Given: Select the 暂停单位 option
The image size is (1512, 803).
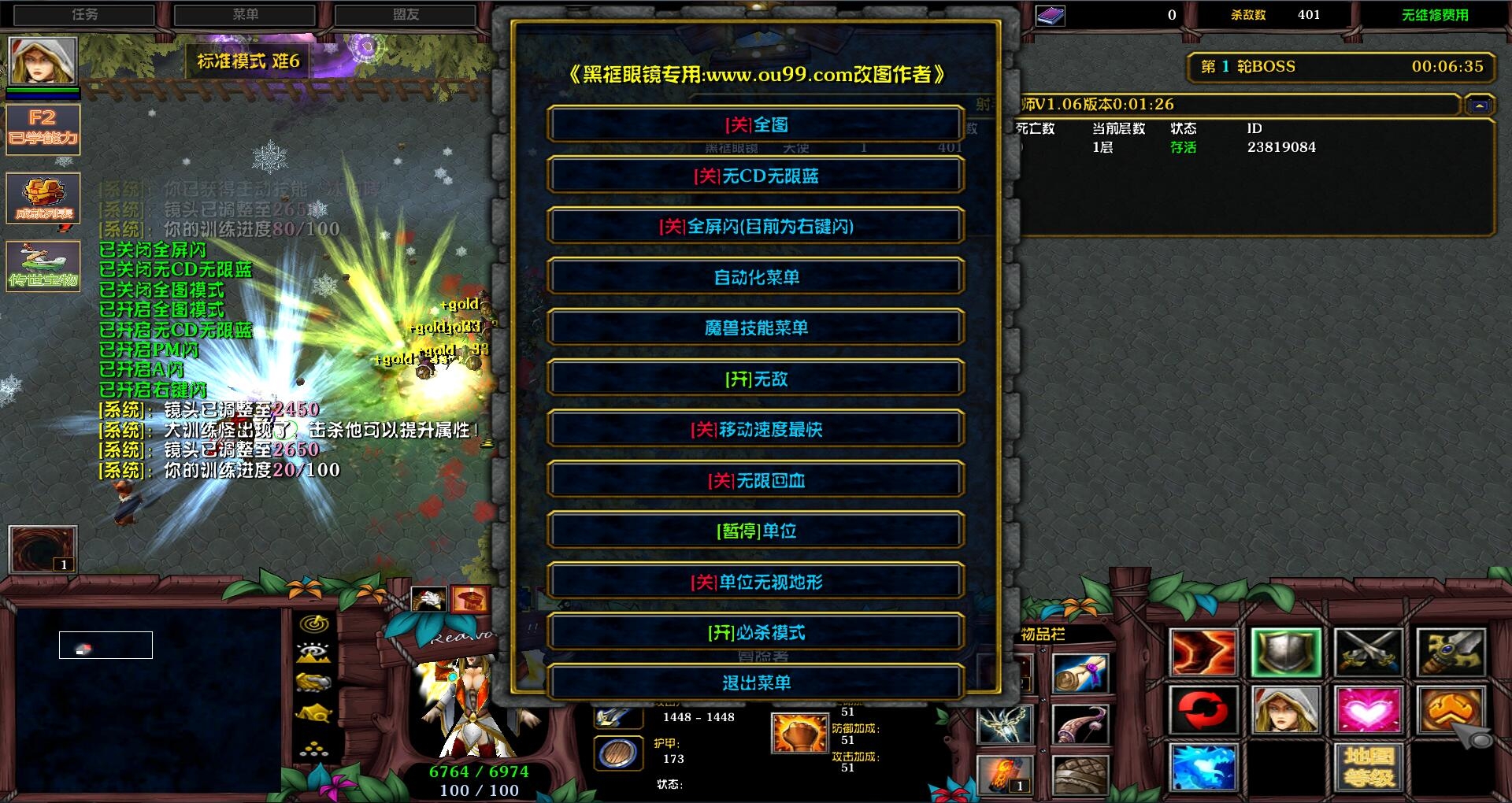Looking at the screenshot, I should click(756, 531).
